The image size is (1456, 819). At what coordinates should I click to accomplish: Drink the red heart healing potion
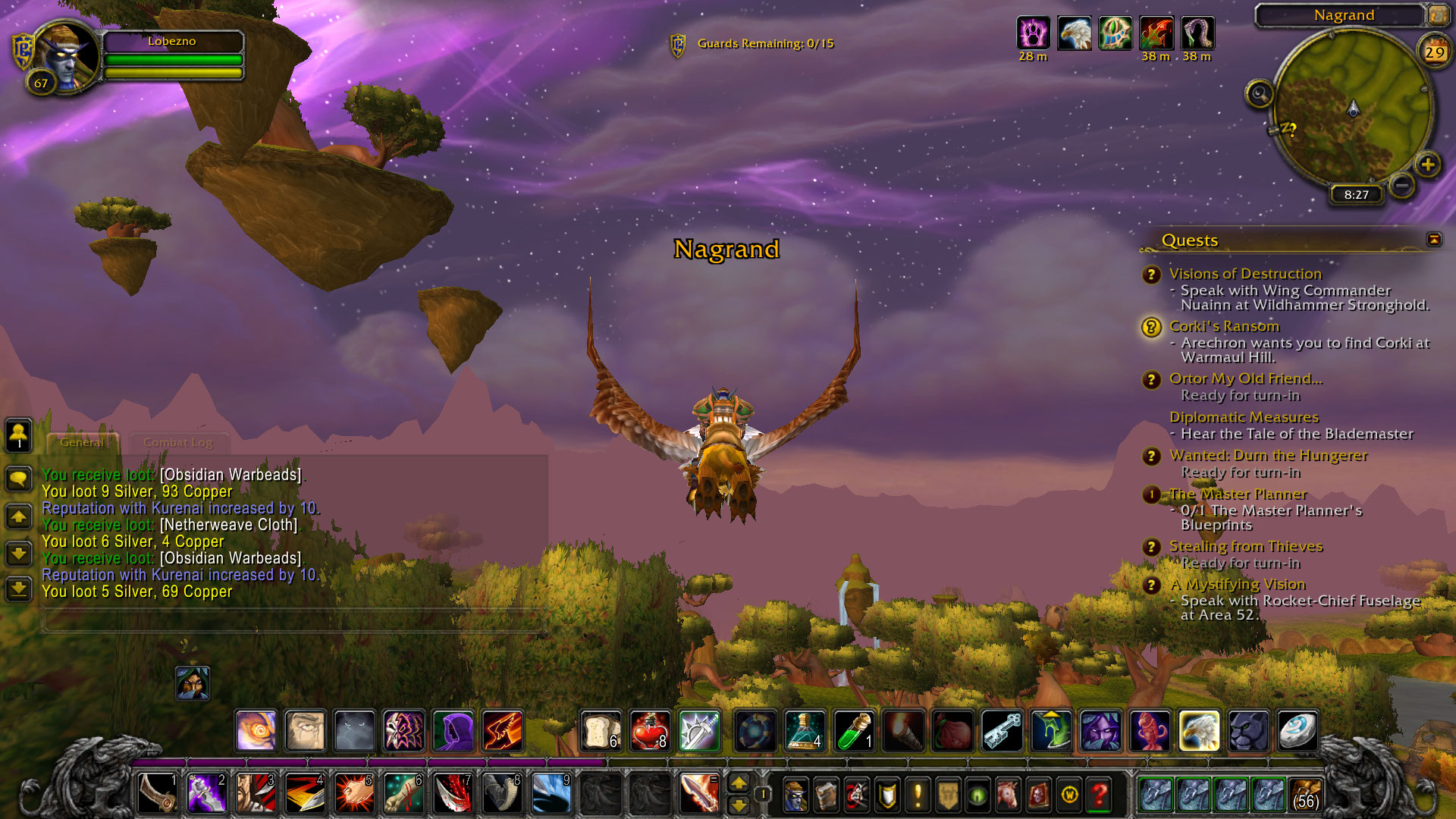(x=649, y=731)
